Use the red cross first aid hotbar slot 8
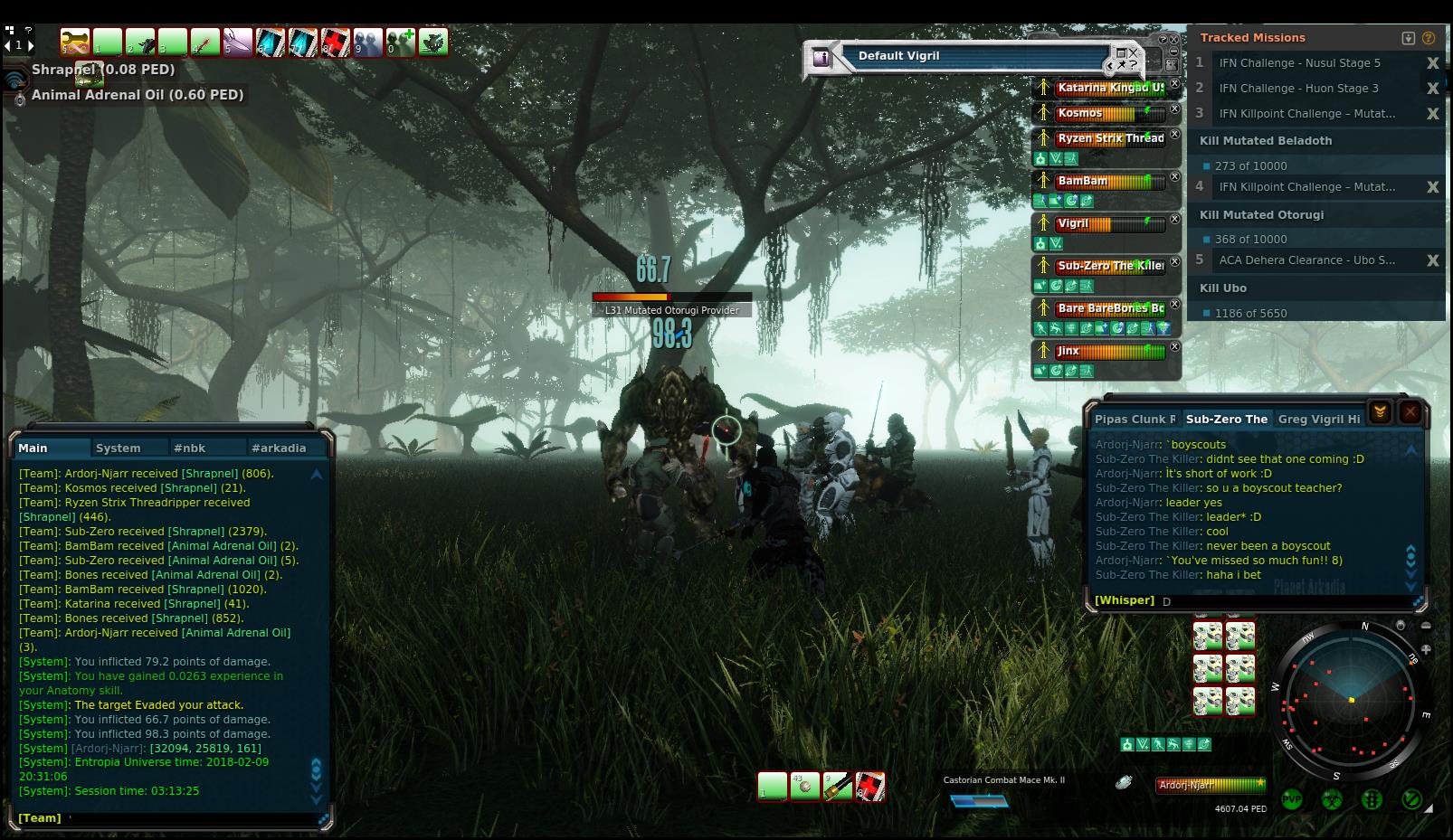 (x=335, y=42)
